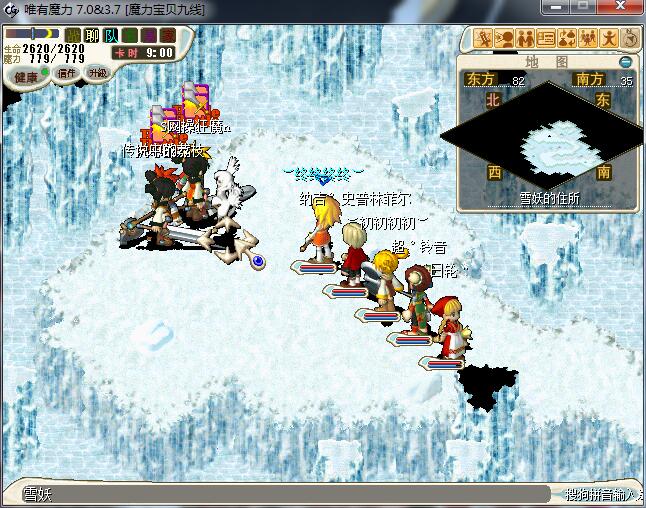Viewport: 646px width, 508px height.
Task: Open the name card exchange icon
Action: (546, 39)
